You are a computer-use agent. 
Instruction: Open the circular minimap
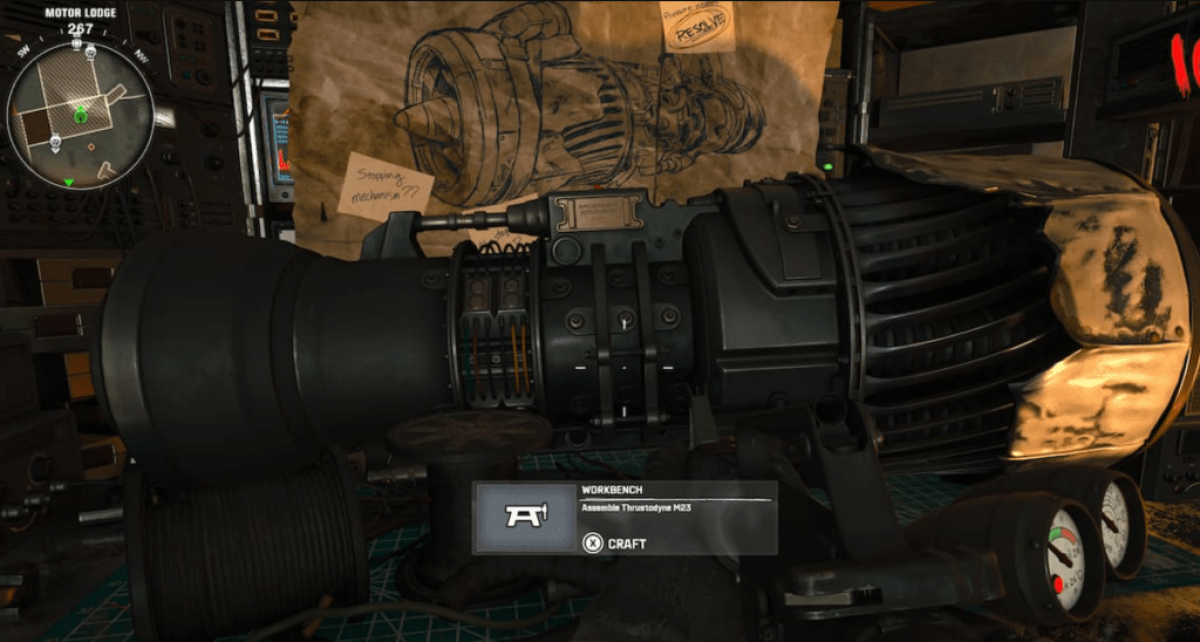coord(80,115)
